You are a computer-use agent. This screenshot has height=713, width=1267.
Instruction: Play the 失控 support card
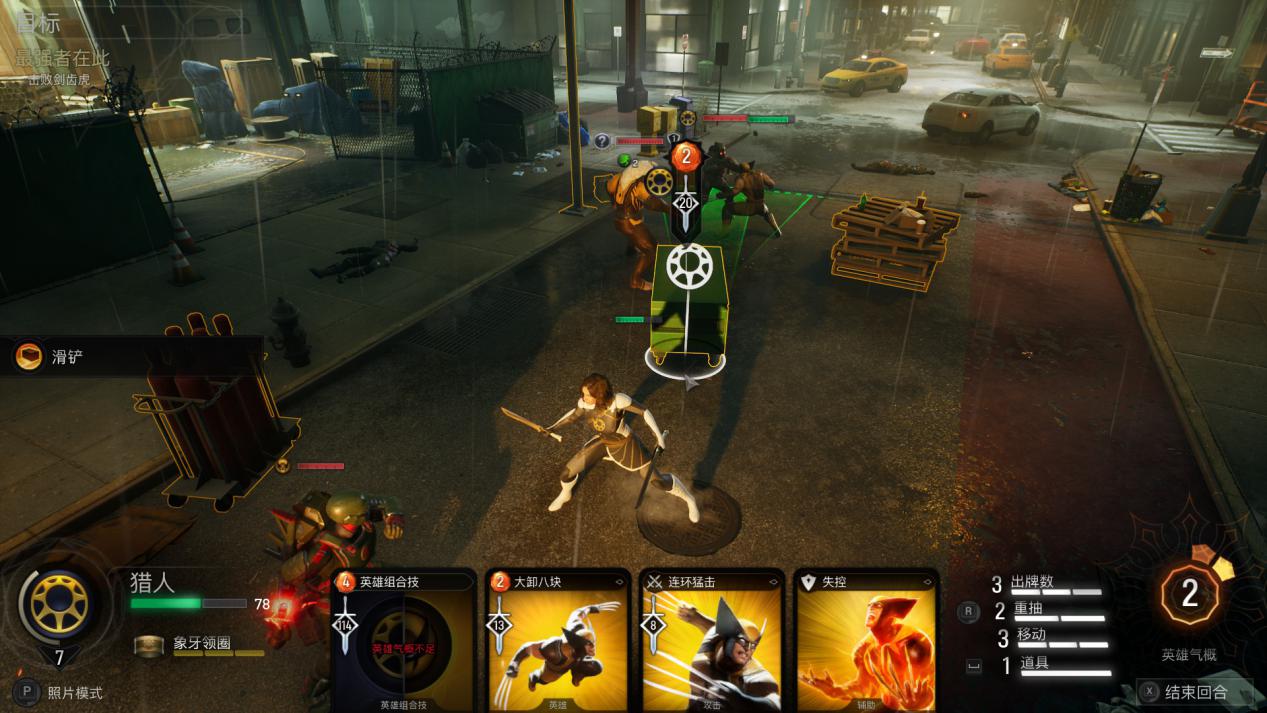pyautogui.click(x=866, y=642)
